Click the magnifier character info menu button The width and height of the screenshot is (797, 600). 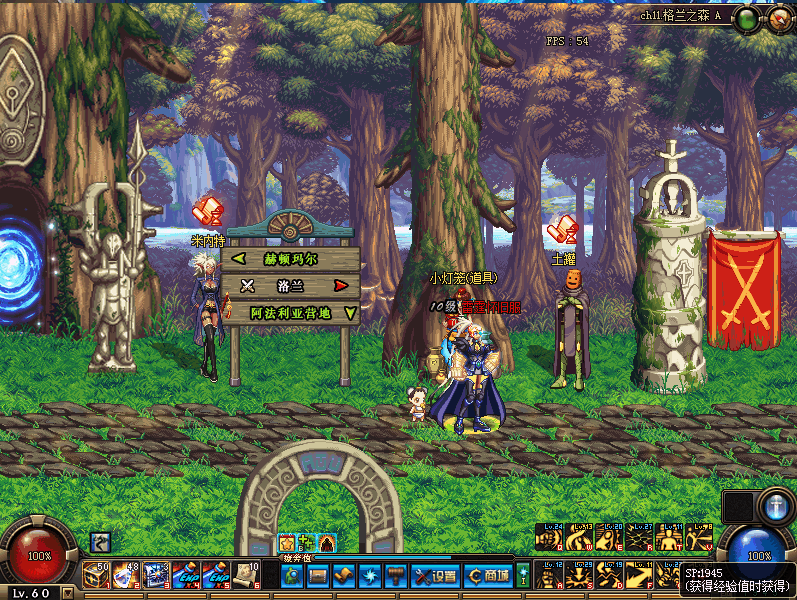click(x=292, y=575)
